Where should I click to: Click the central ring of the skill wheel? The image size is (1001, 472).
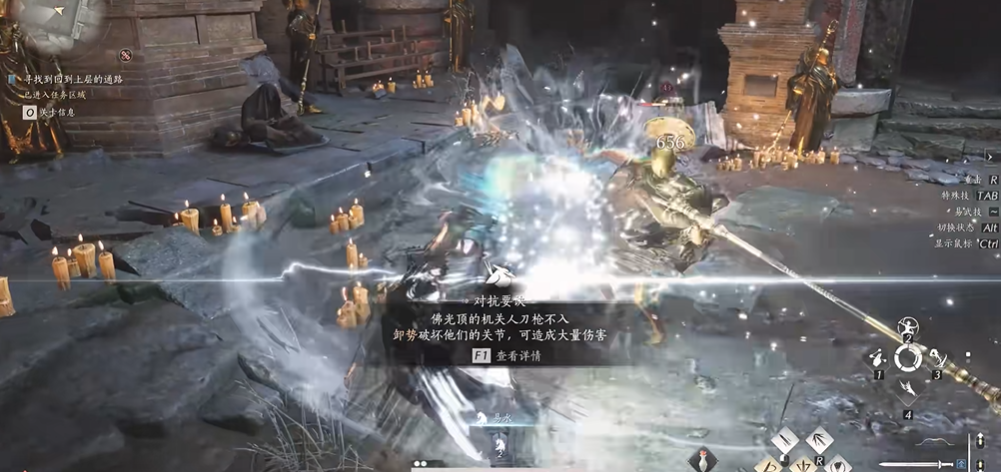(x=908, y=358)
